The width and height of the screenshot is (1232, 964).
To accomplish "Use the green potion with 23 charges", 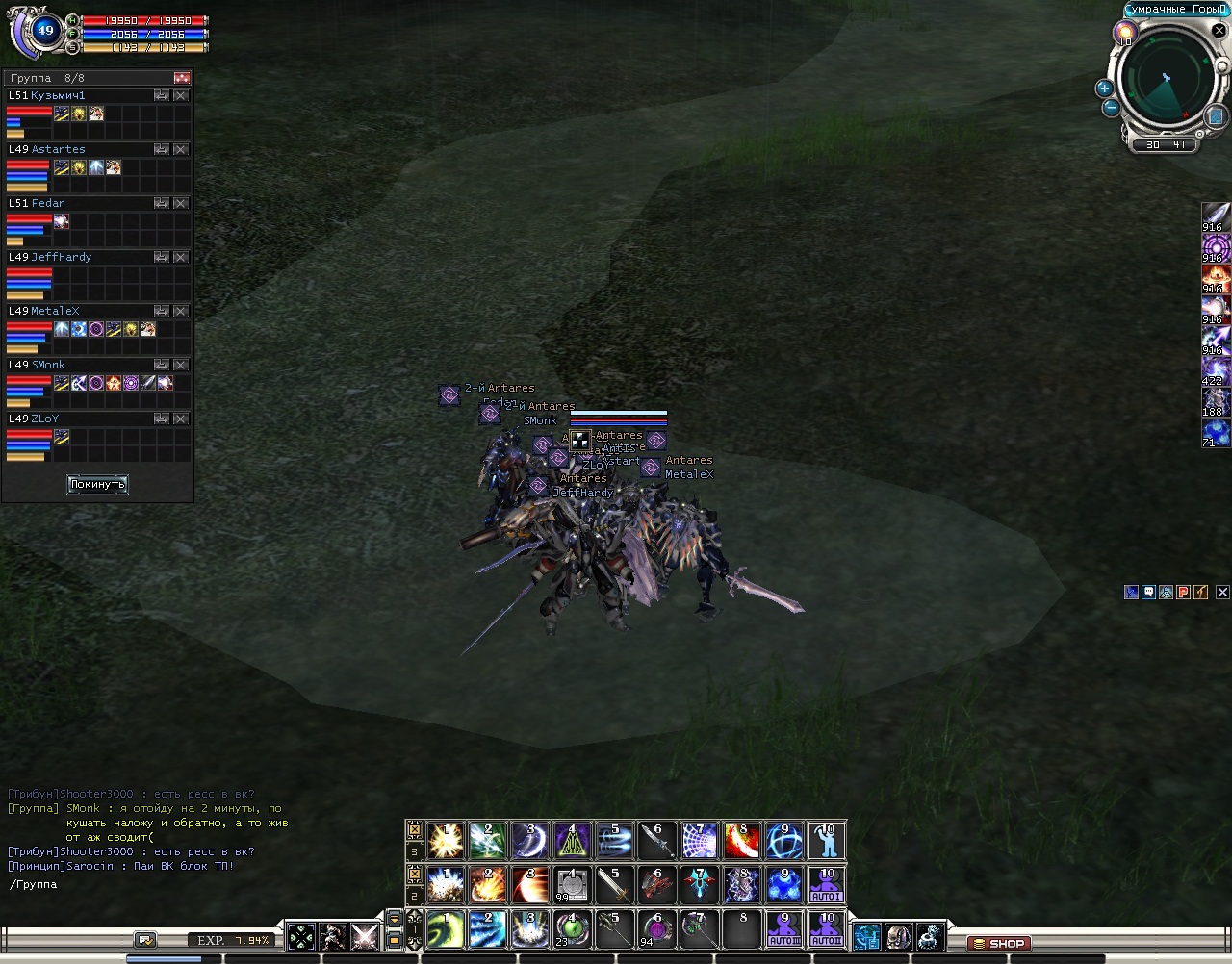I will point(572,929).
